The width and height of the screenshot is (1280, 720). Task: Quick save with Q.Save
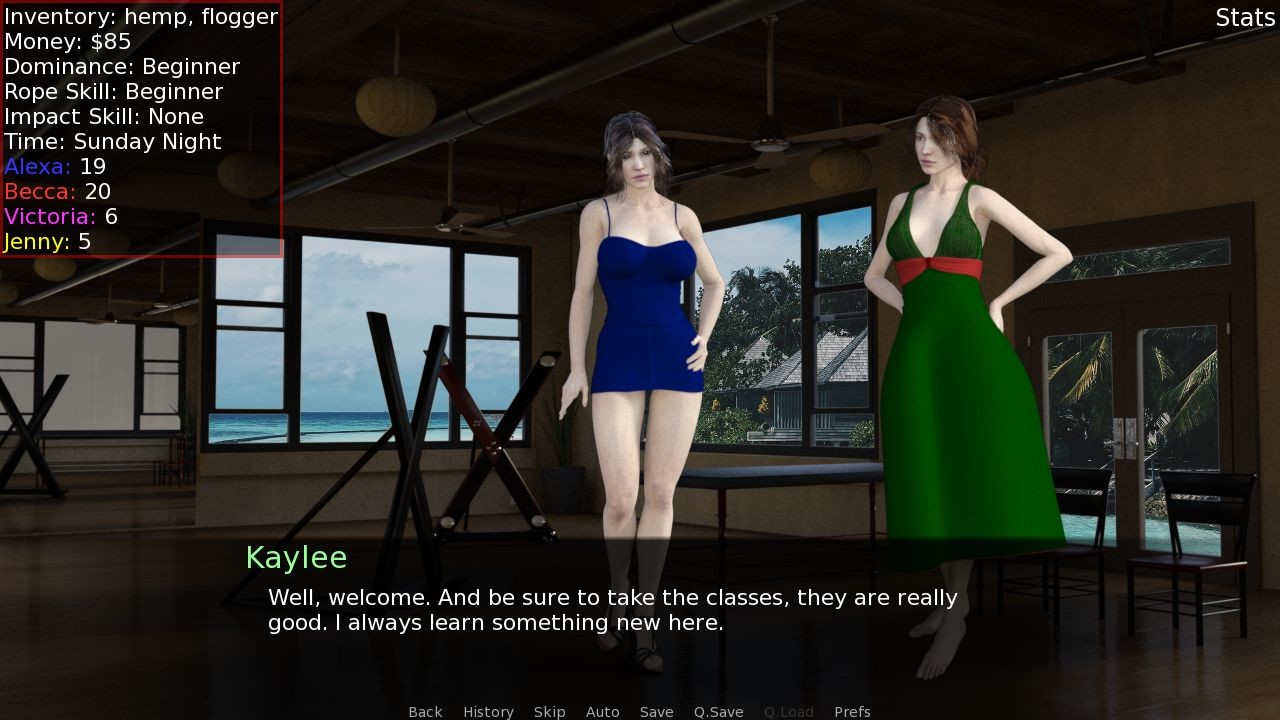(718, 711)
